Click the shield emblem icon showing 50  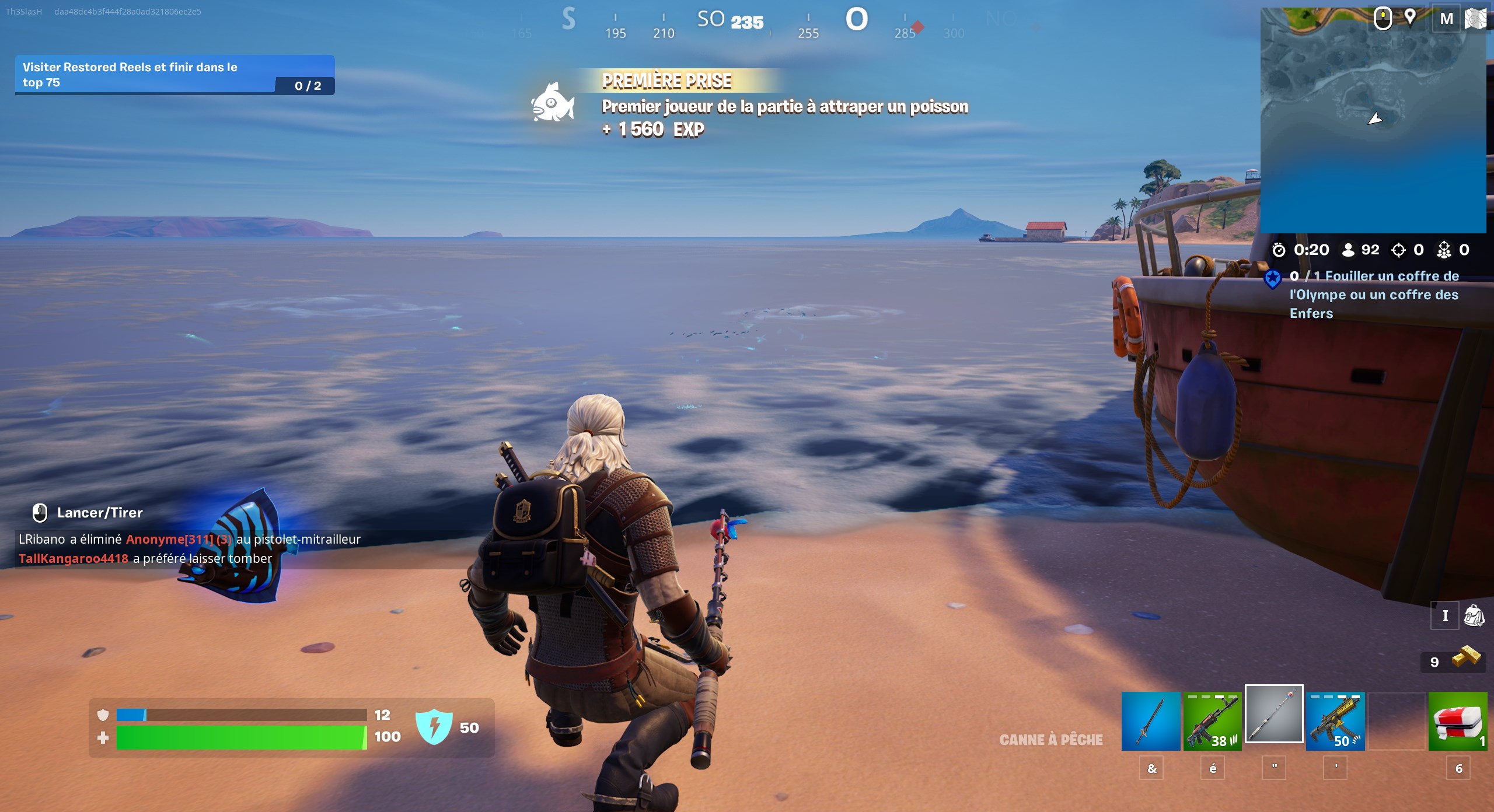click(435, 728)
